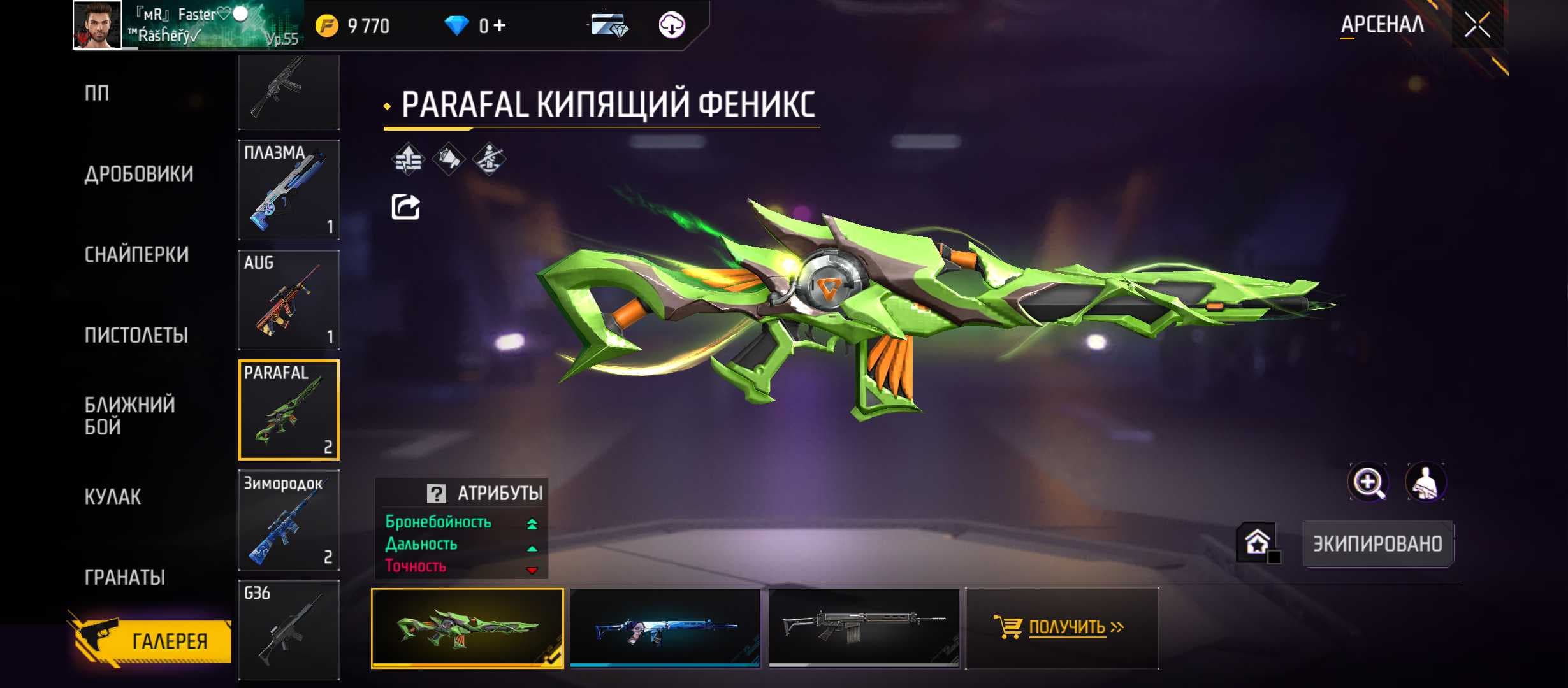Pick the G36 weapon tile
1568x688 pixels.
(x=289, y=629)
